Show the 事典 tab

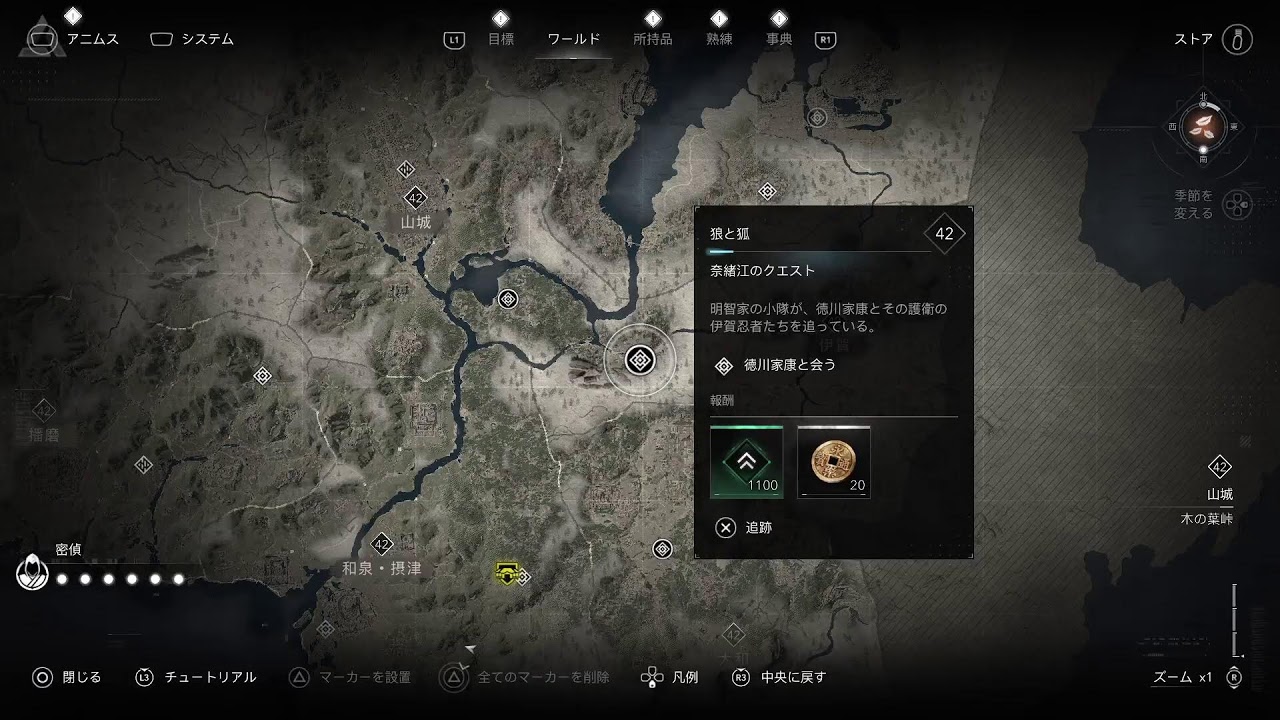[779, 39]
